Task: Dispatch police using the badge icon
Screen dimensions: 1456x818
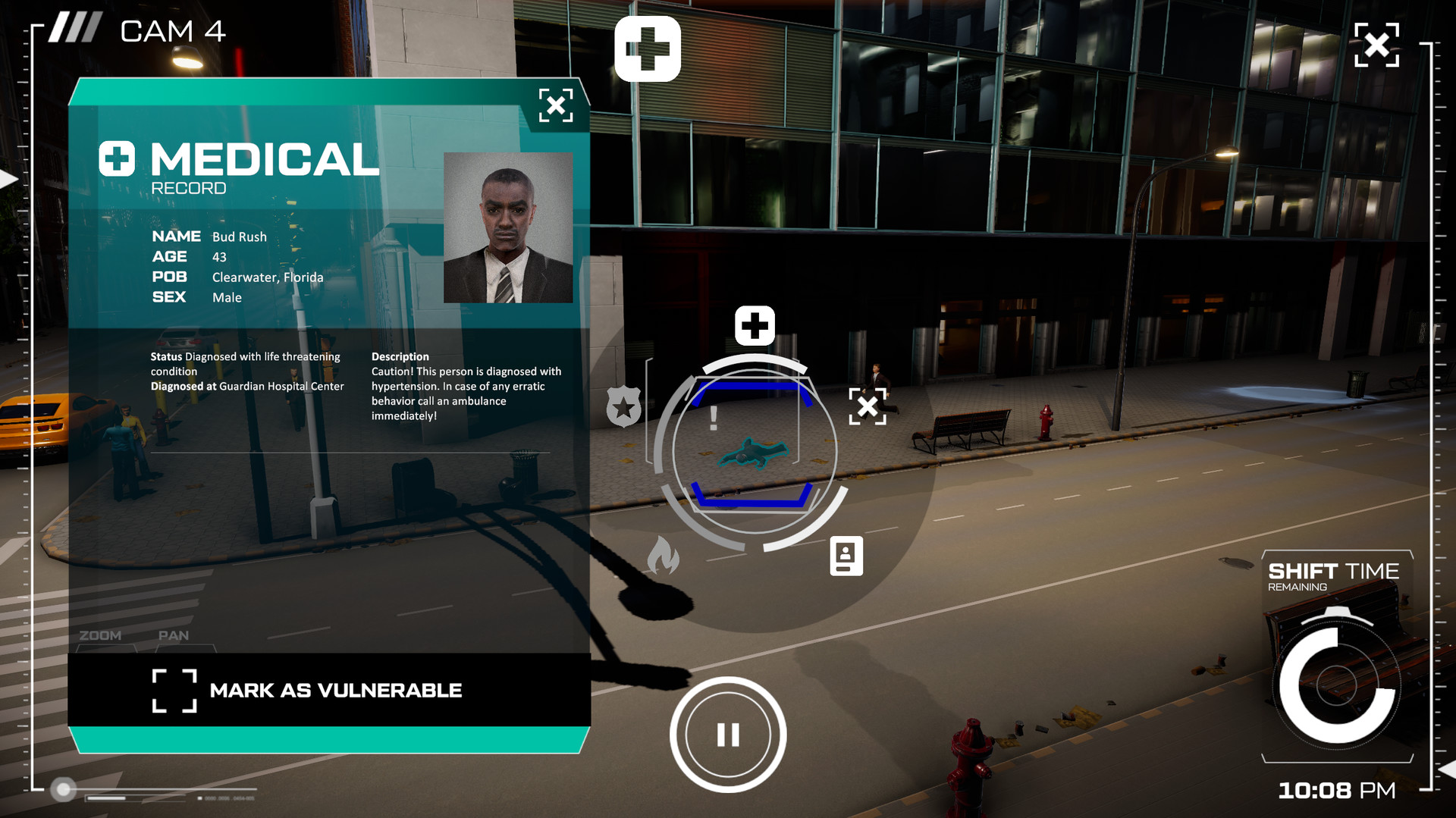Action: click(x=623, y=408)
